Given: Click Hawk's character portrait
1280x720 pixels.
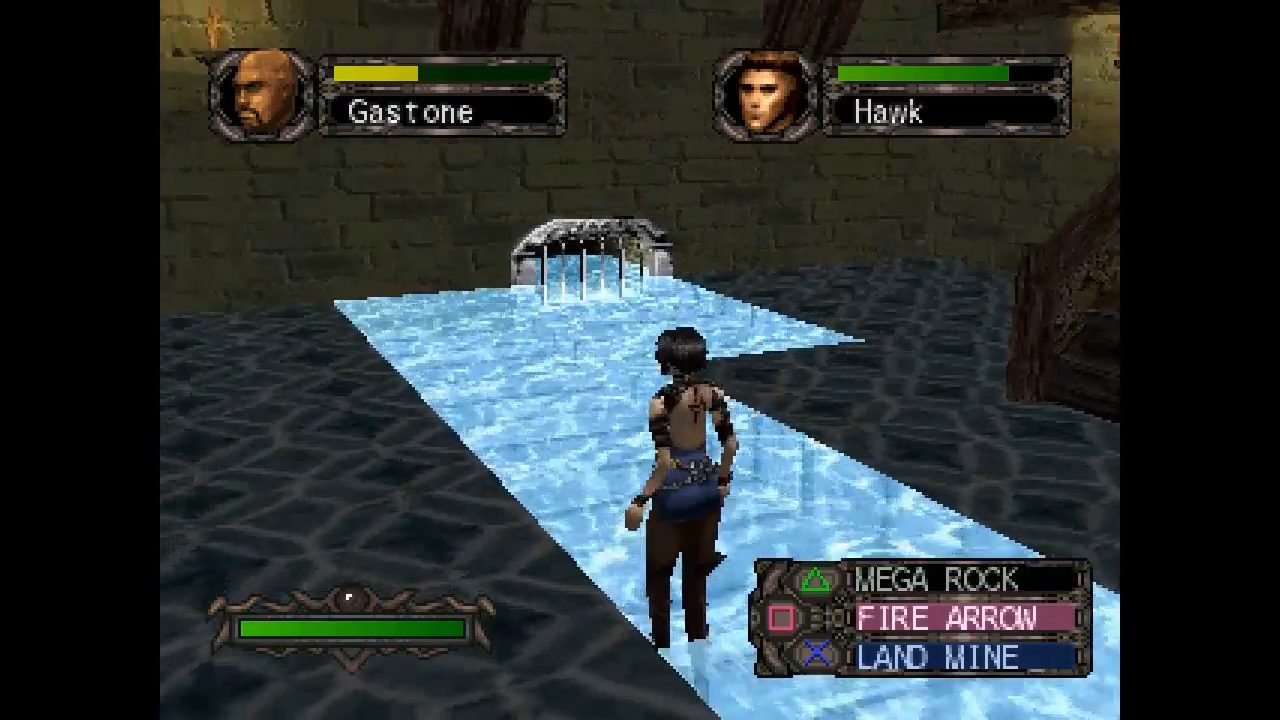Looking at the screenshot, I should coord(767,96).
